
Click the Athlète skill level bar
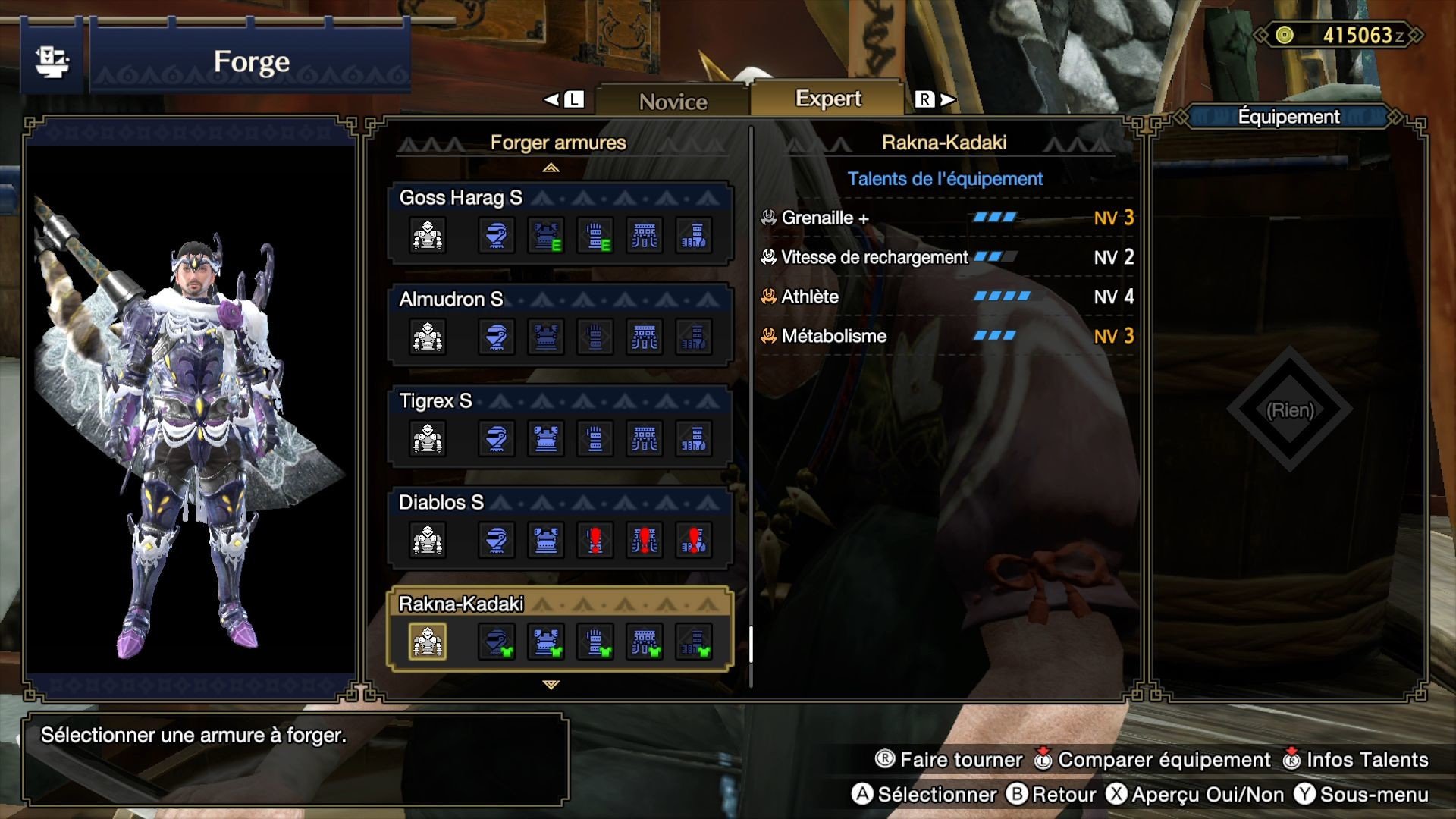(x=1003, y=297)
